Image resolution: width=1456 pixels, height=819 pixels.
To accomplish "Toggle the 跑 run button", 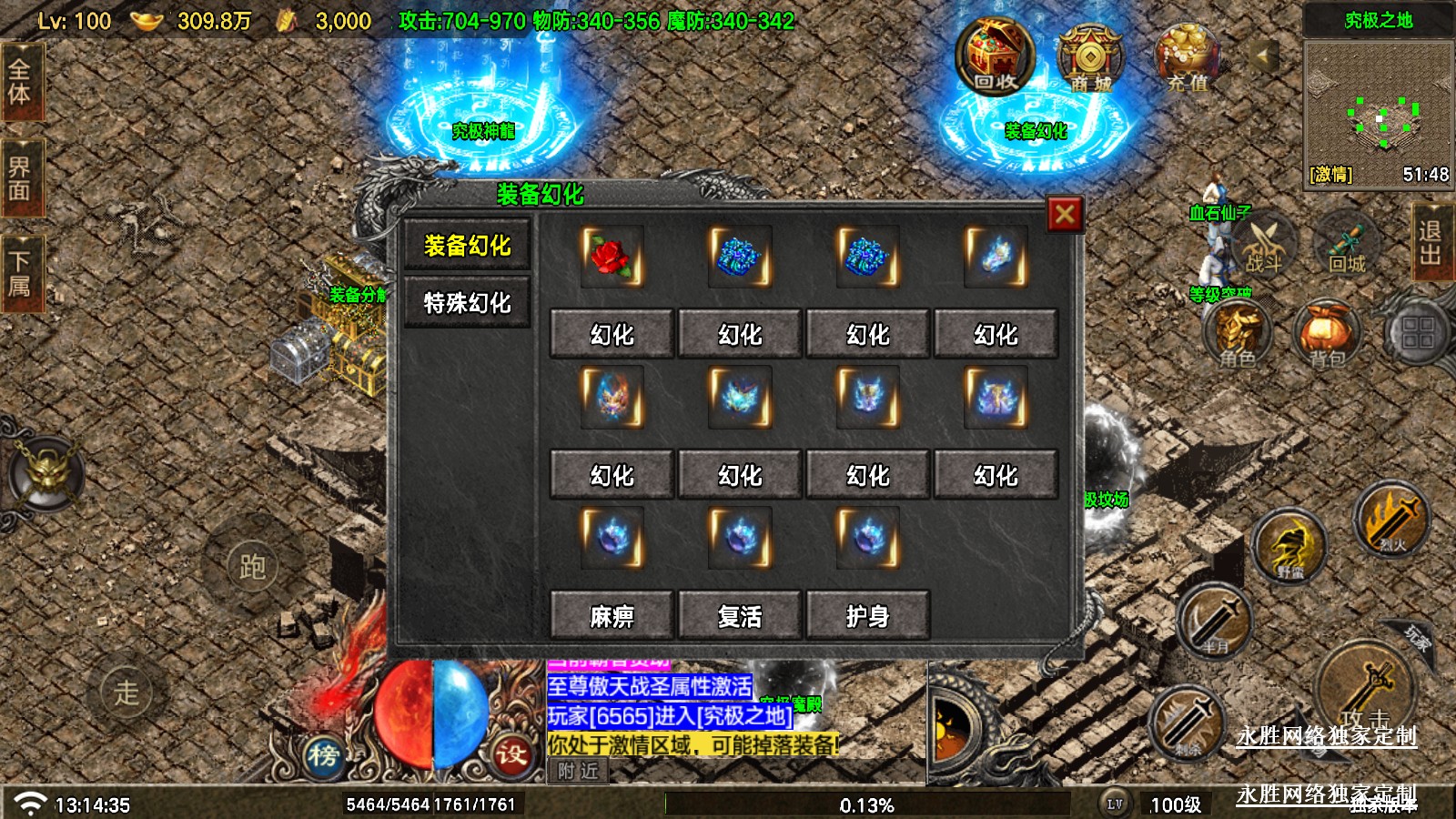I will [x=252, y=567].
